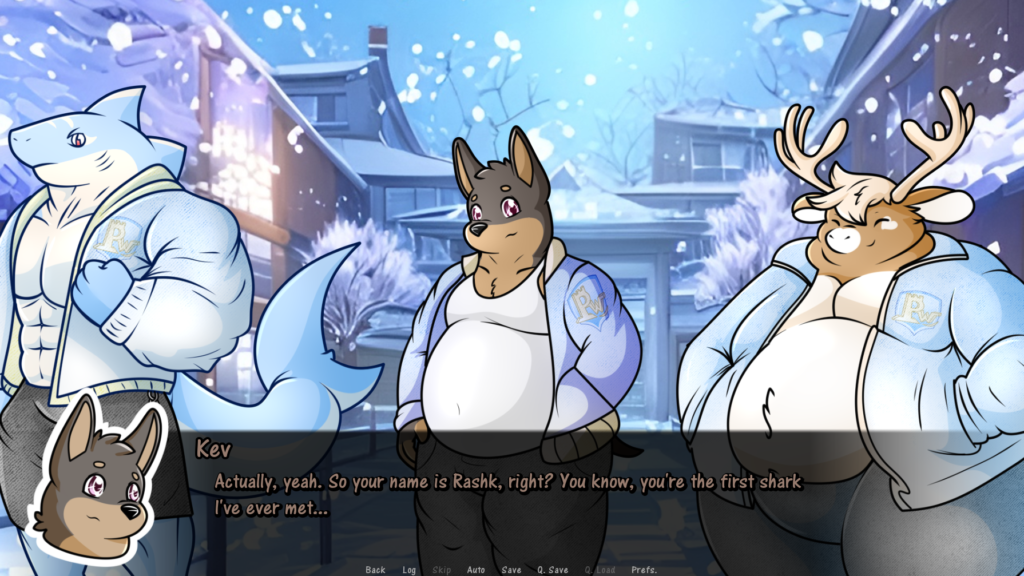Go back to the previous dialogue line
This screenshot has width=1024, height=576.
point(375,570)
